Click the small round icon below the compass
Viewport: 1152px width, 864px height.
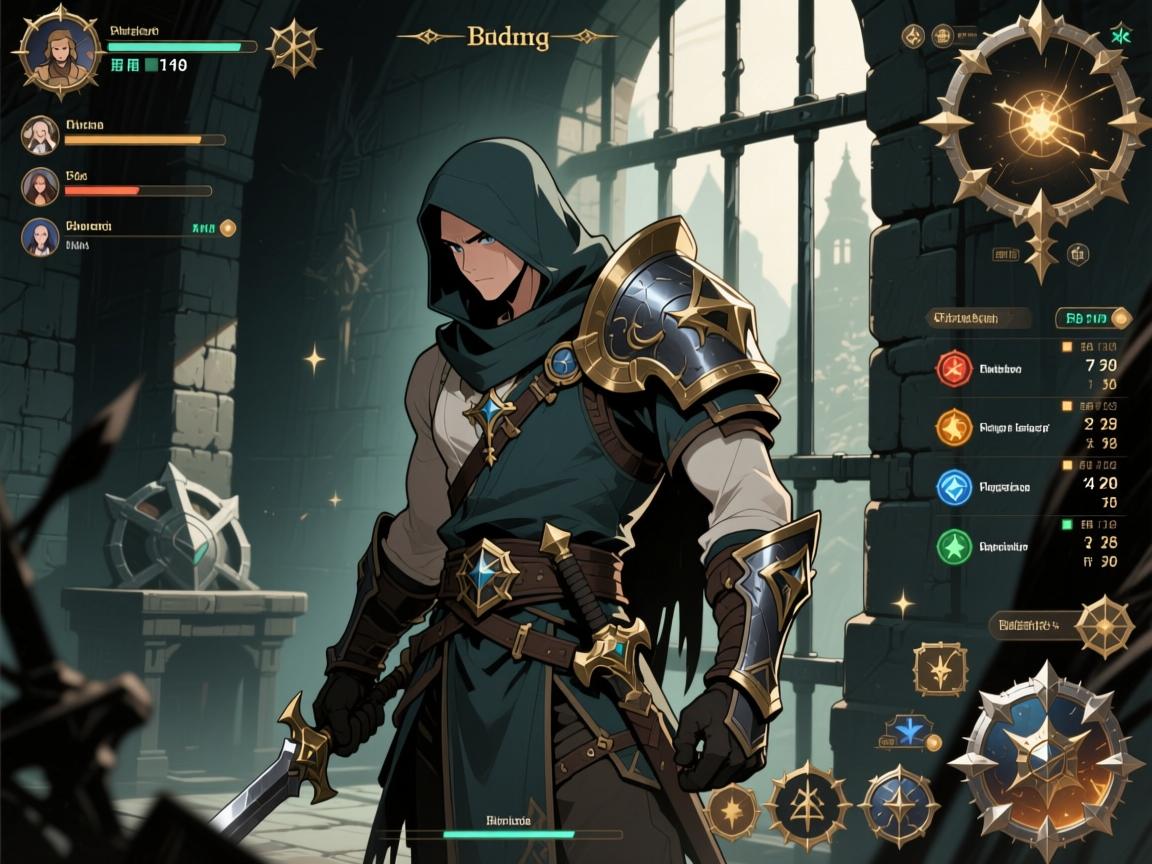[1077, 253]
